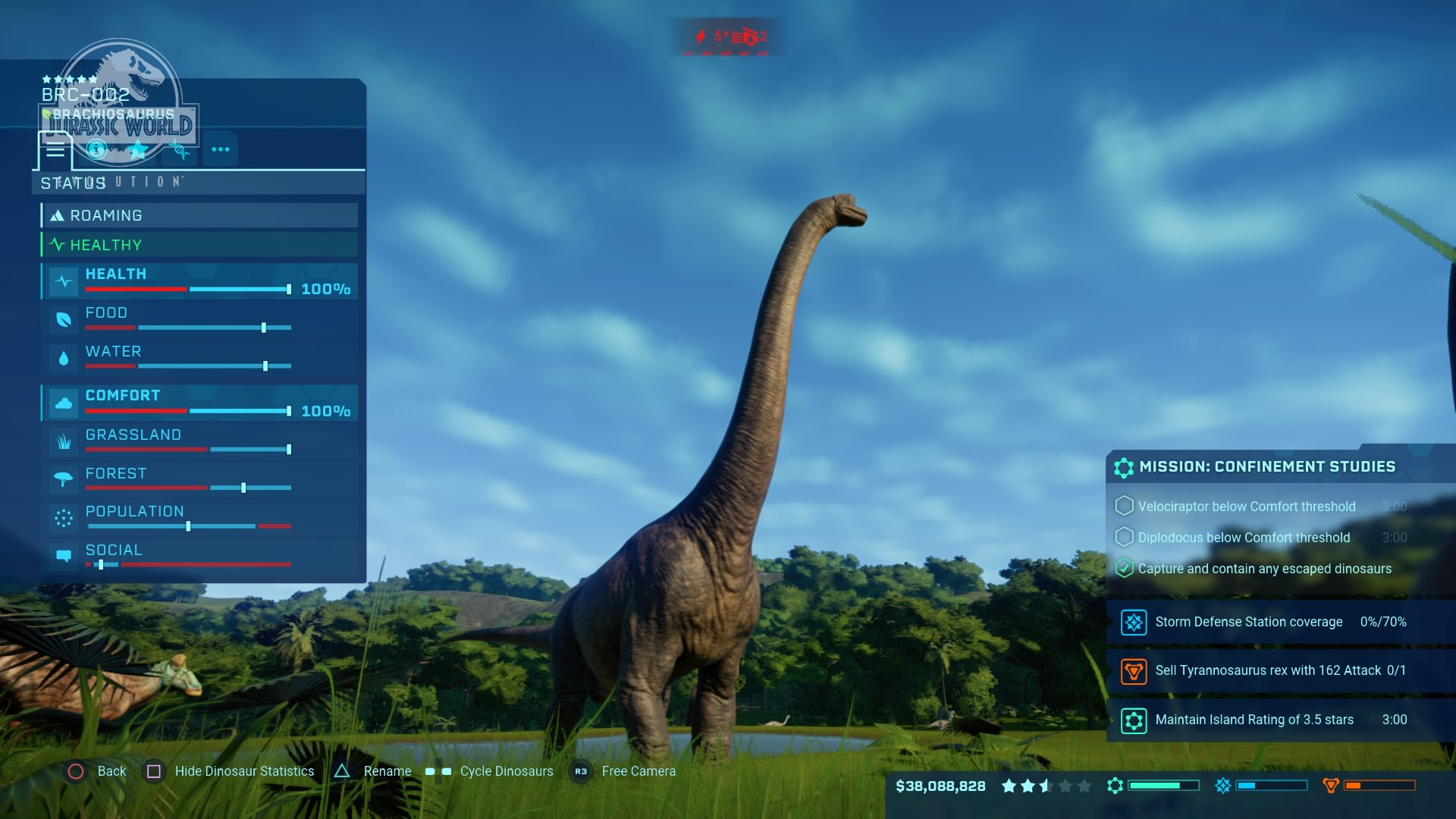Viewport: 1456px width, 819px height.
Task: Open the ellipsis menu on dinosaur panel
Action: pyautogui.click(x=221, y=149)
